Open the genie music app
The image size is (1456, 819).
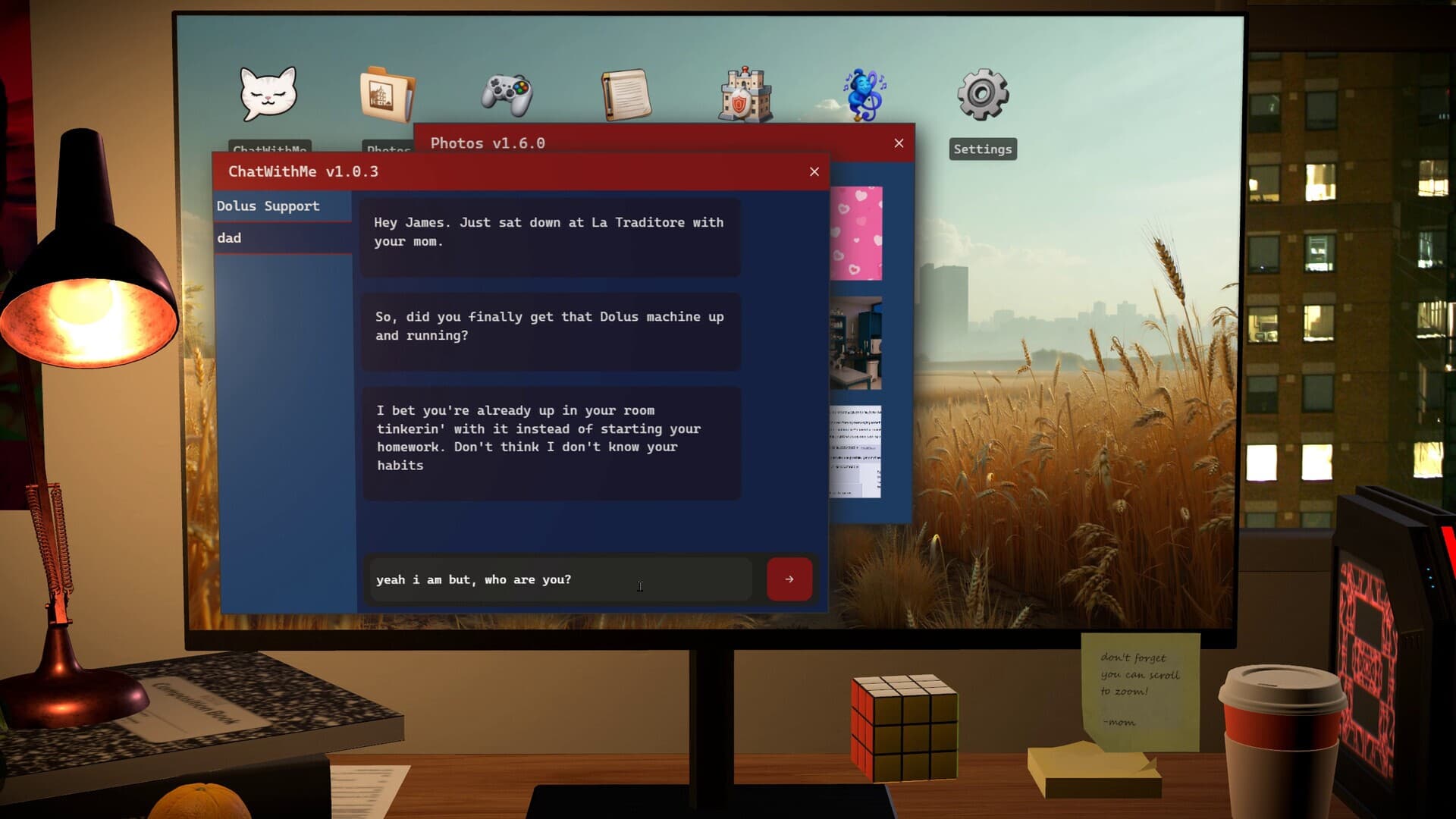(x=864, y=93)
